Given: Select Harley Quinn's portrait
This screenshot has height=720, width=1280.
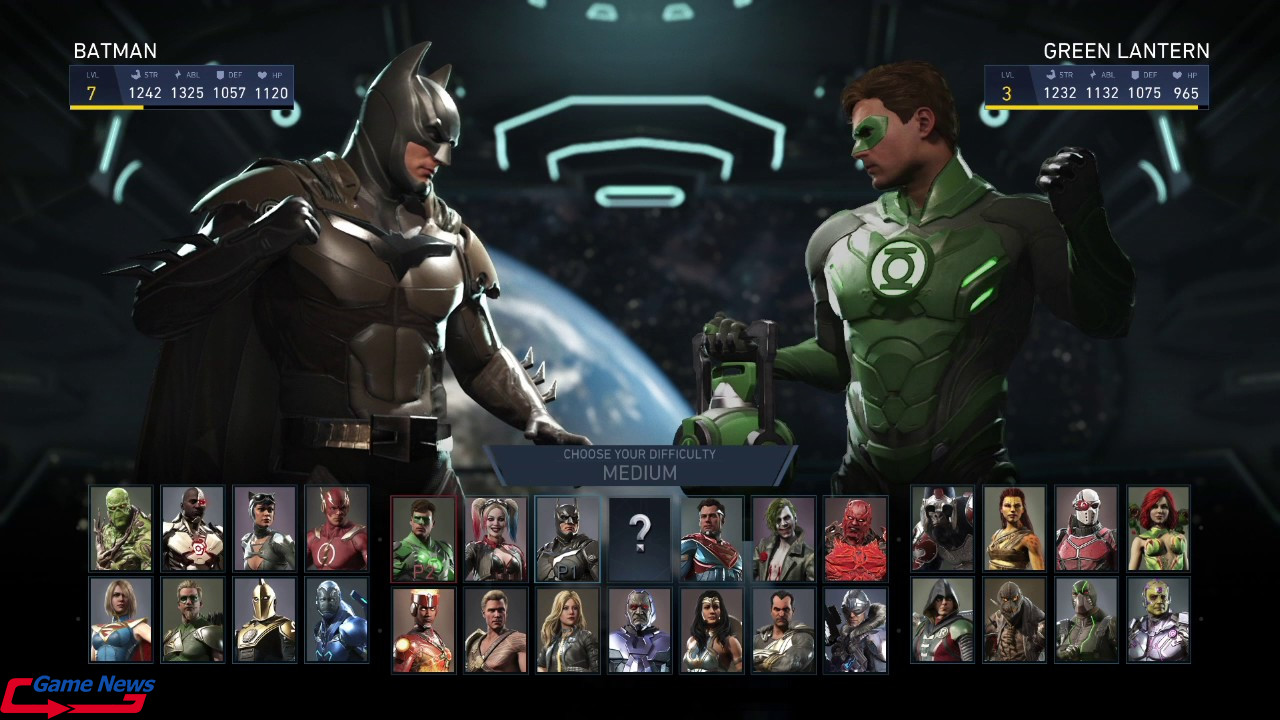Looking at the screenshot, I should pos(495,539).
